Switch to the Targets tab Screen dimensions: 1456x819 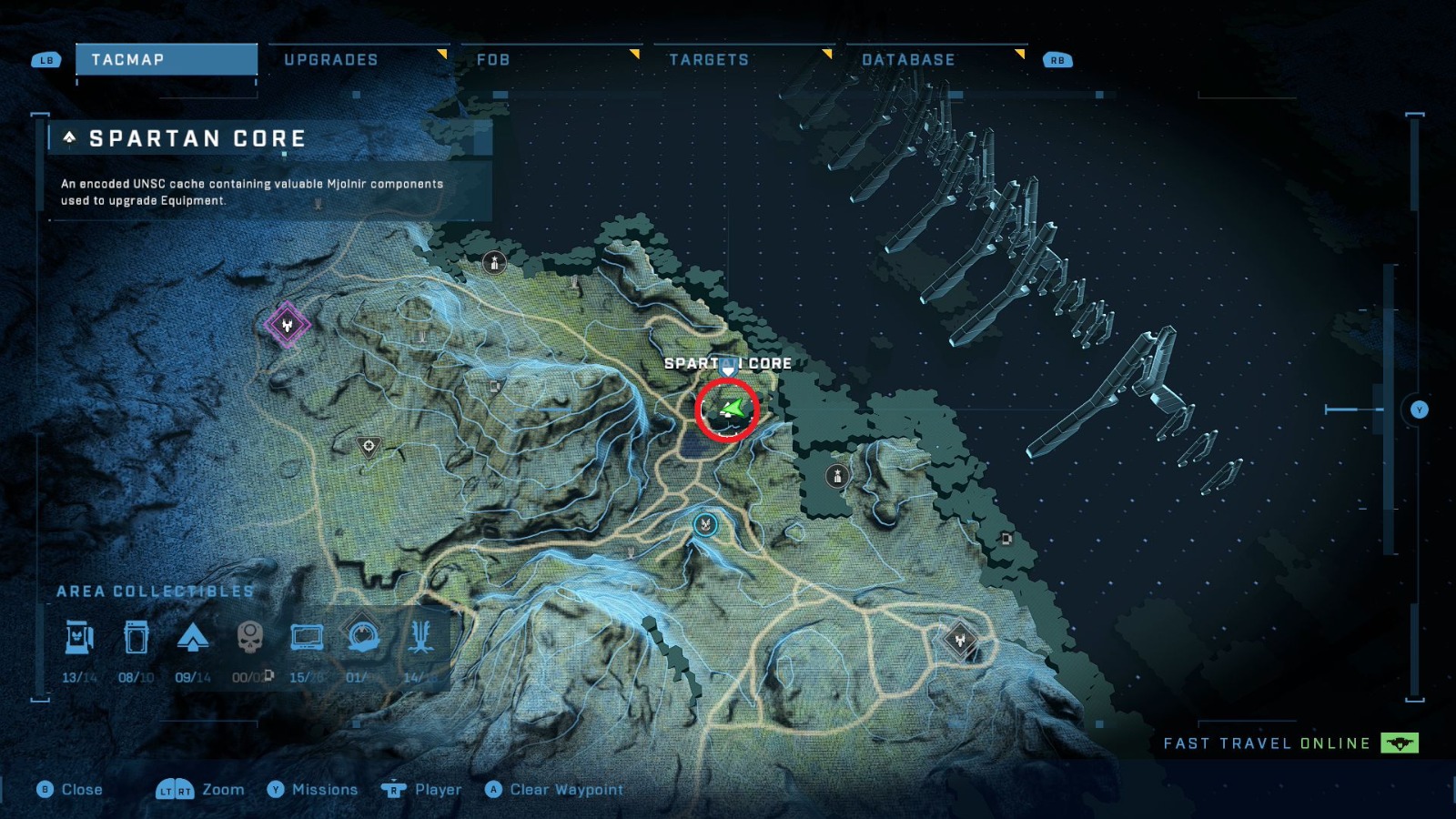[x=710, y=59]
